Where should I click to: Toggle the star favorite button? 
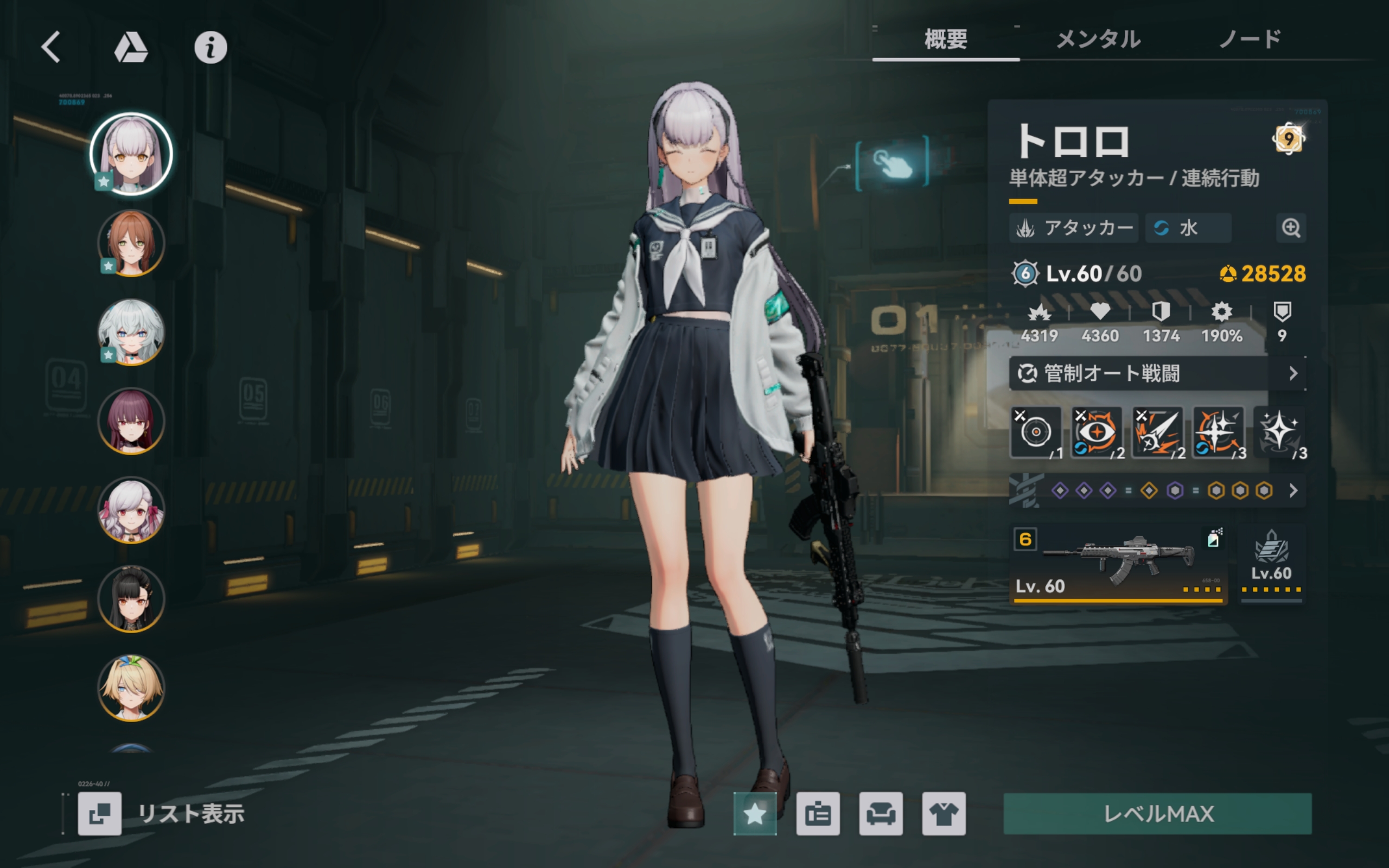754,813
